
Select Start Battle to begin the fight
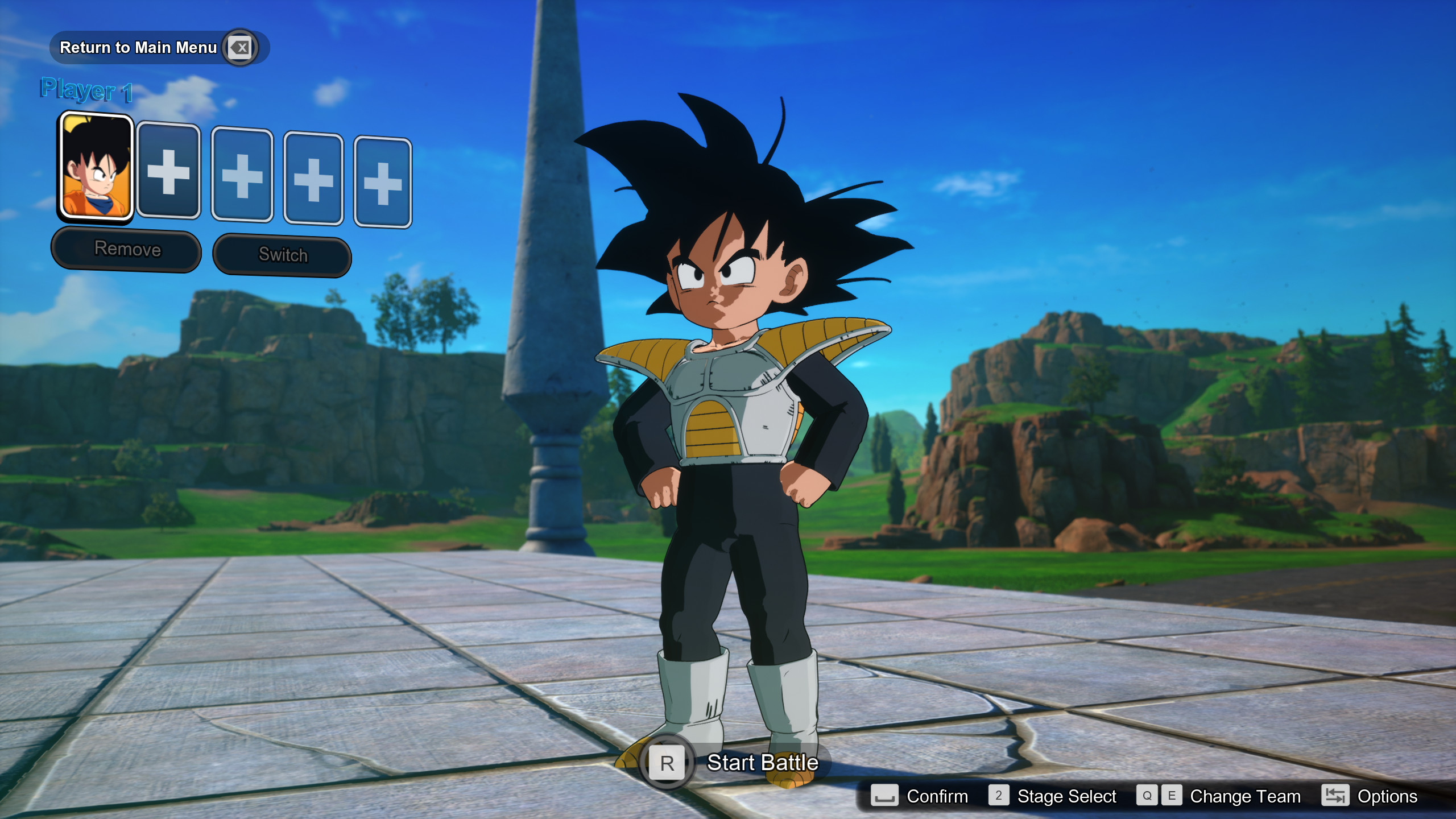point(762,763)
